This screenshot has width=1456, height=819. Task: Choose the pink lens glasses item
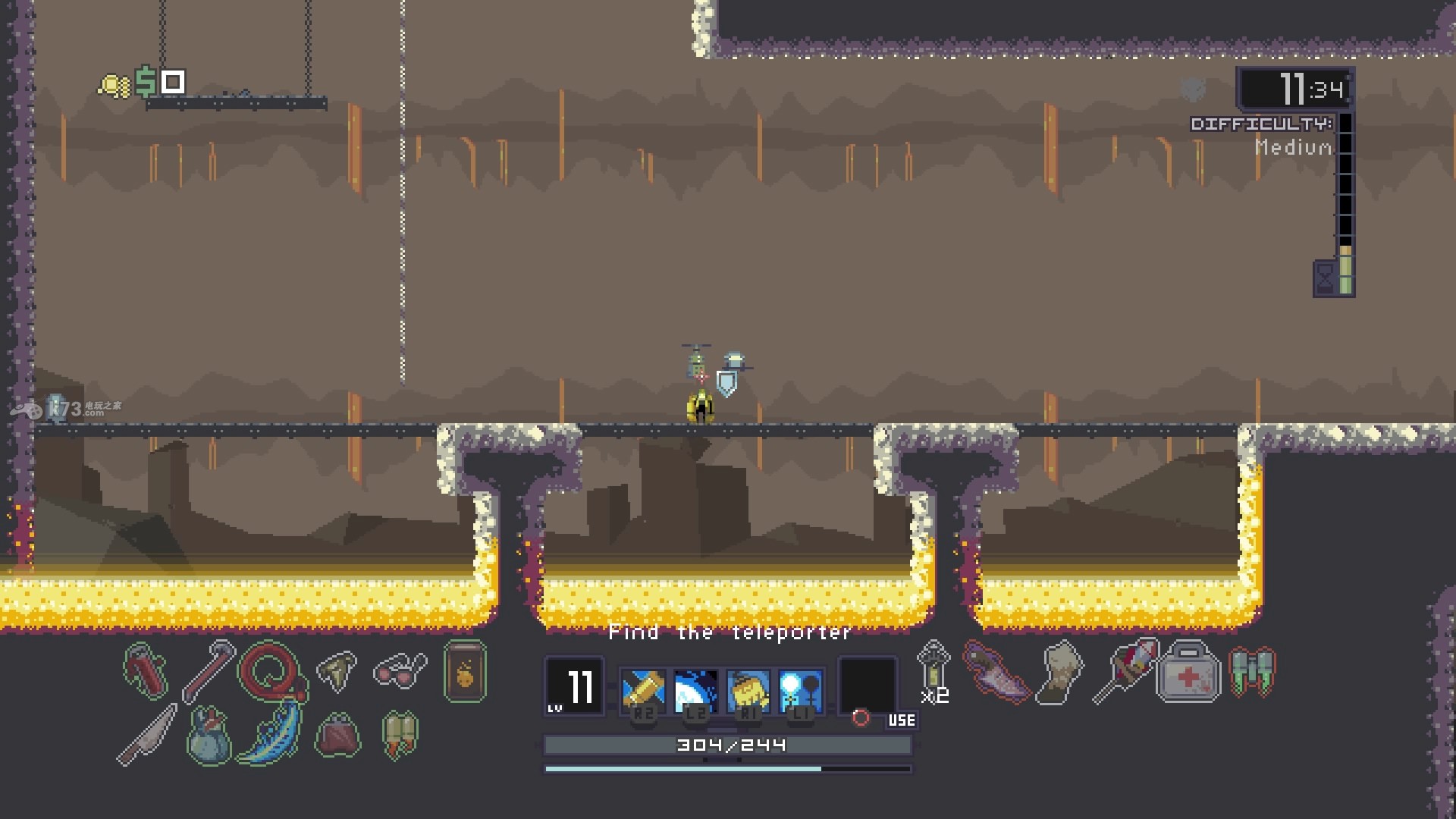click(400, 670)
